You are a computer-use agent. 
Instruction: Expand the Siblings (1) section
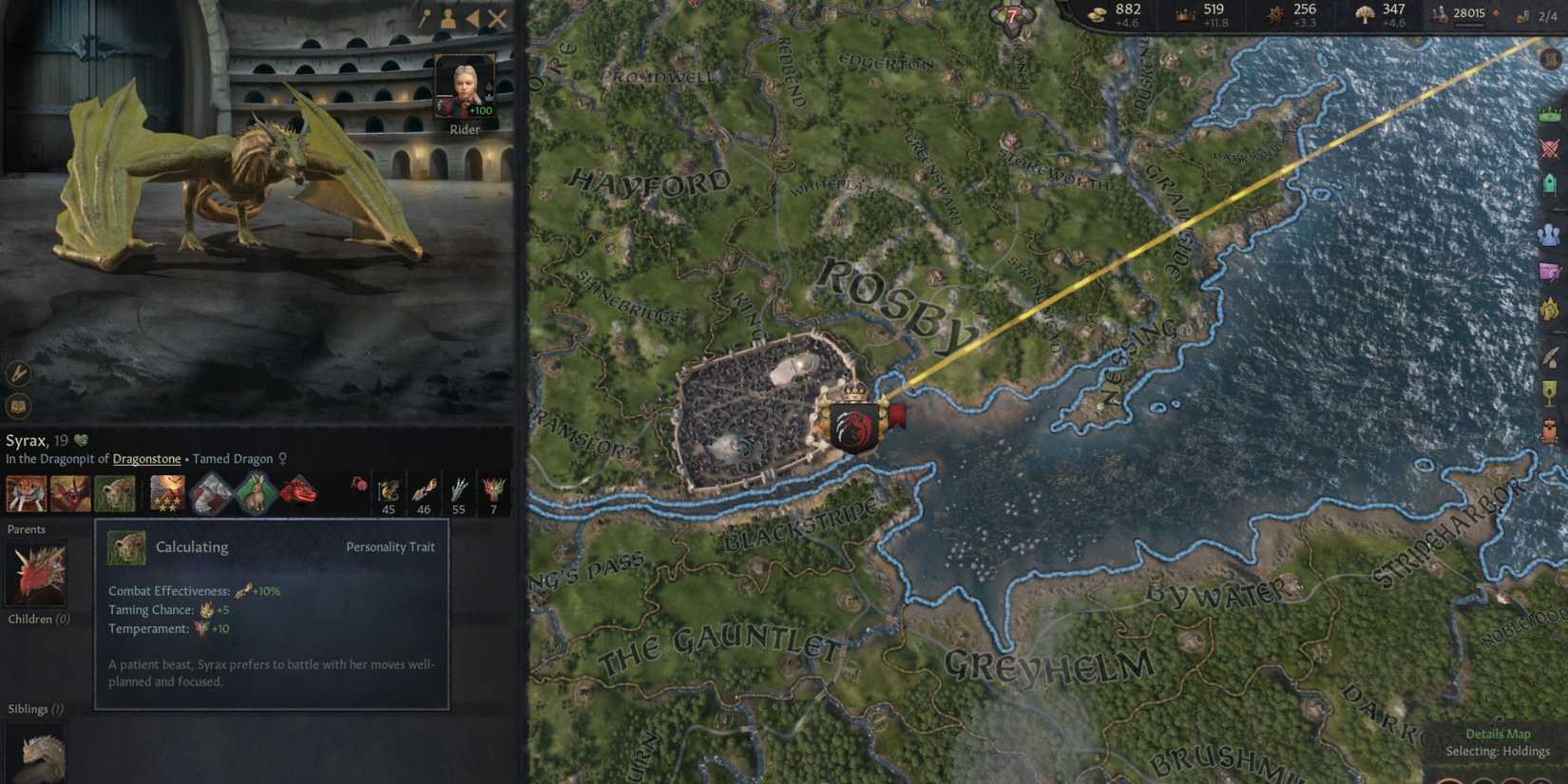click(x=33, y=708)
